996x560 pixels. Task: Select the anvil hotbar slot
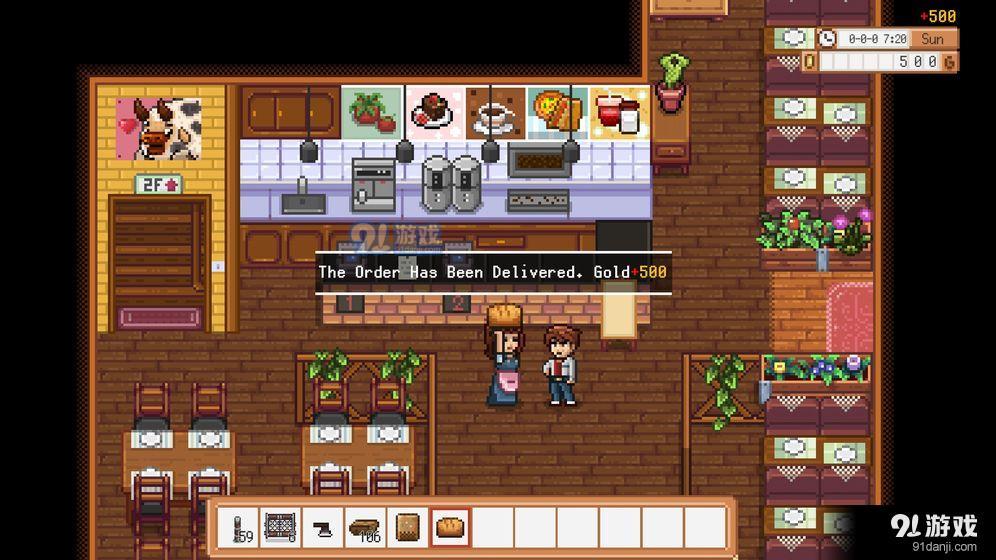pyautogui.click(x=323, y=527)
